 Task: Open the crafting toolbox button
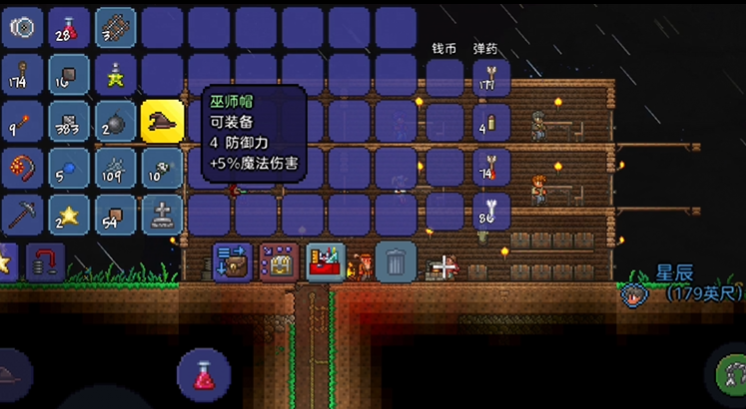(x=327, y=261)
